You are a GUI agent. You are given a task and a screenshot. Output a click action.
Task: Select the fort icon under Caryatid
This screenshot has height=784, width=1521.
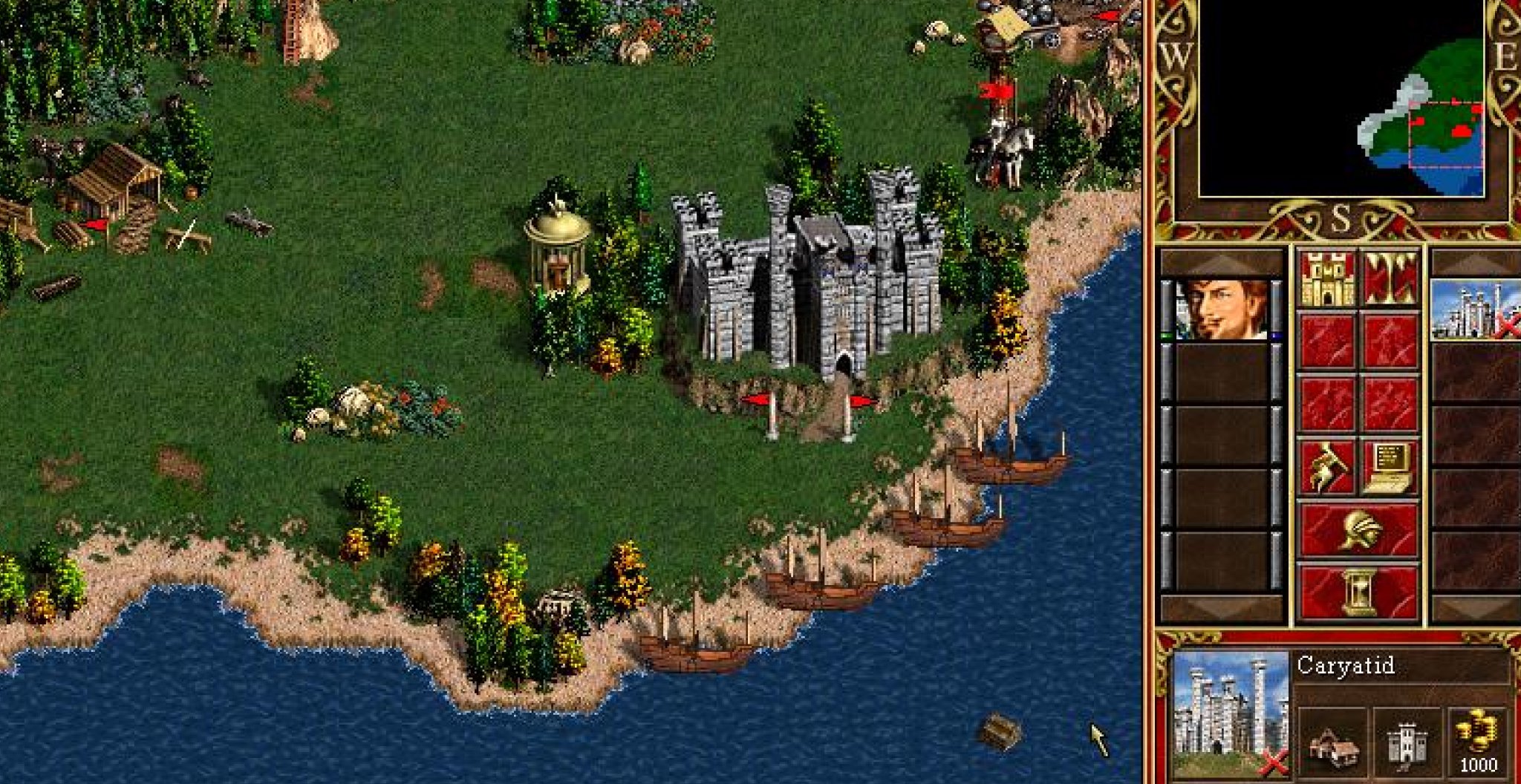pyautogui.click(x=1407, y=744)
